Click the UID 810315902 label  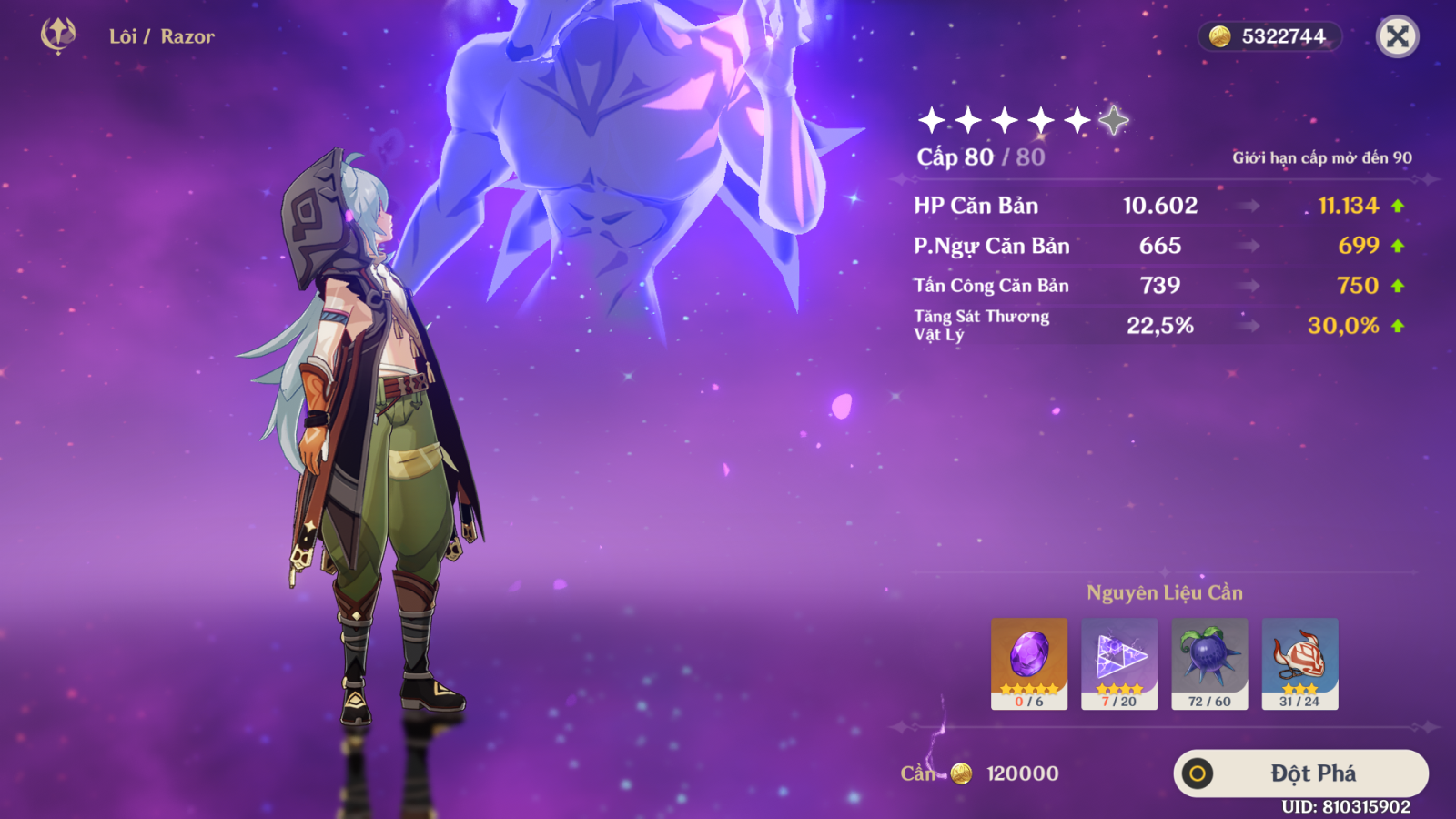(1346, 805)
